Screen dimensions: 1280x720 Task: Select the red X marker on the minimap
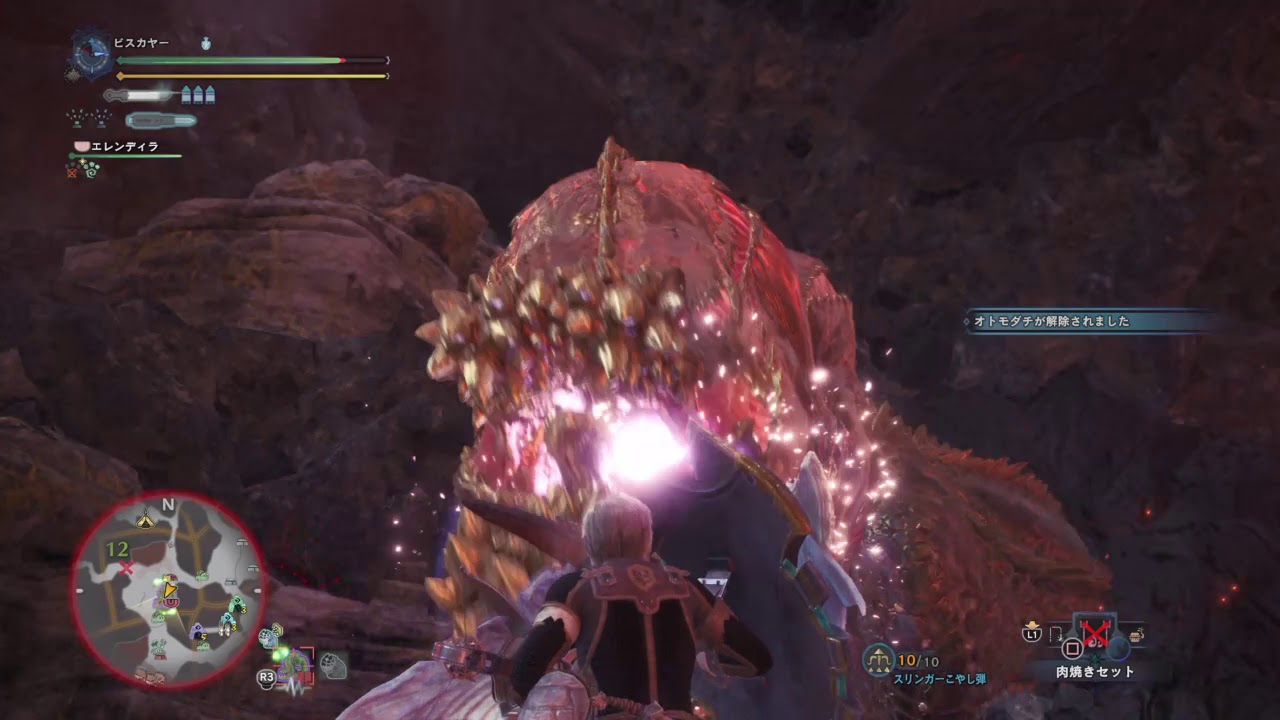click(x=127, y=569)
